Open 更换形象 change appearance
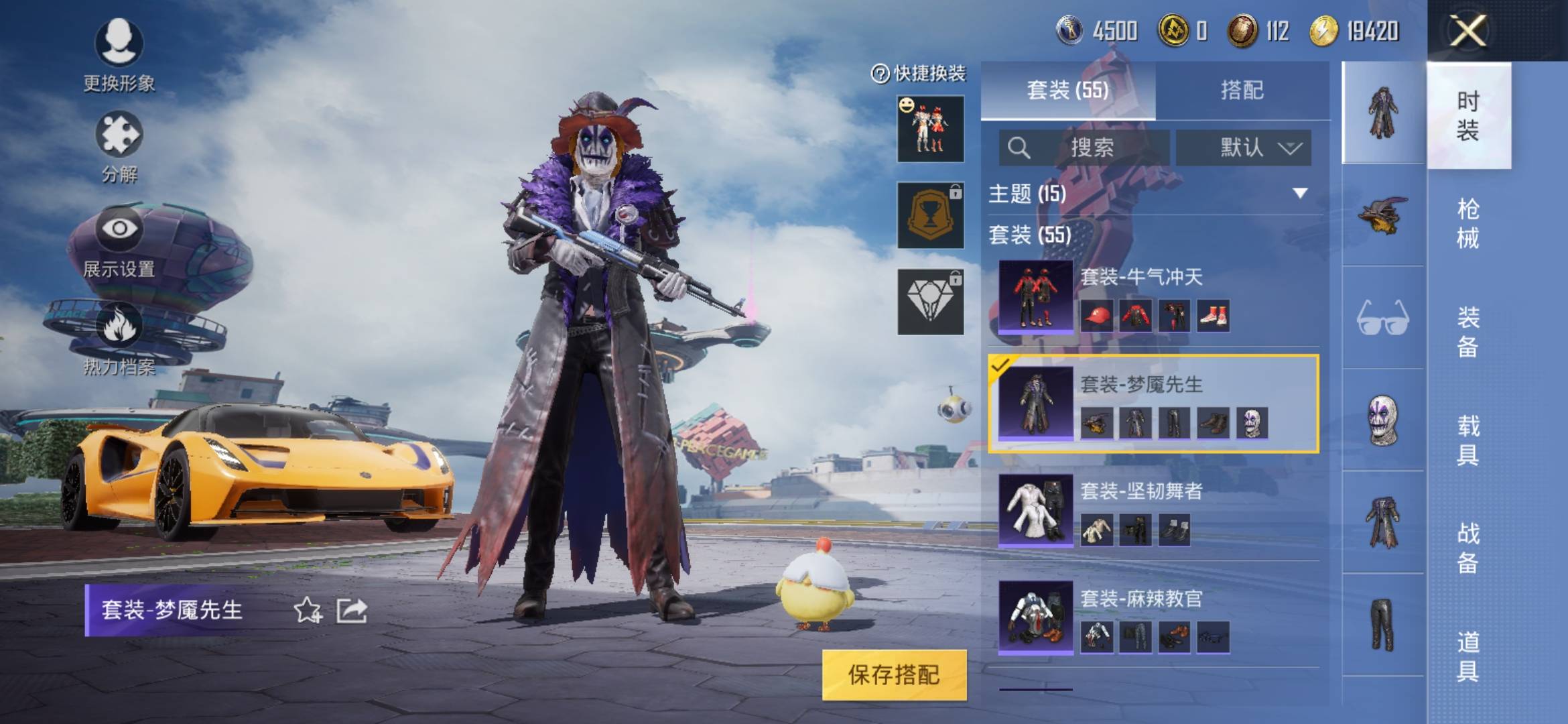This screenshot has height=724, width=1568. click(119, 55)
